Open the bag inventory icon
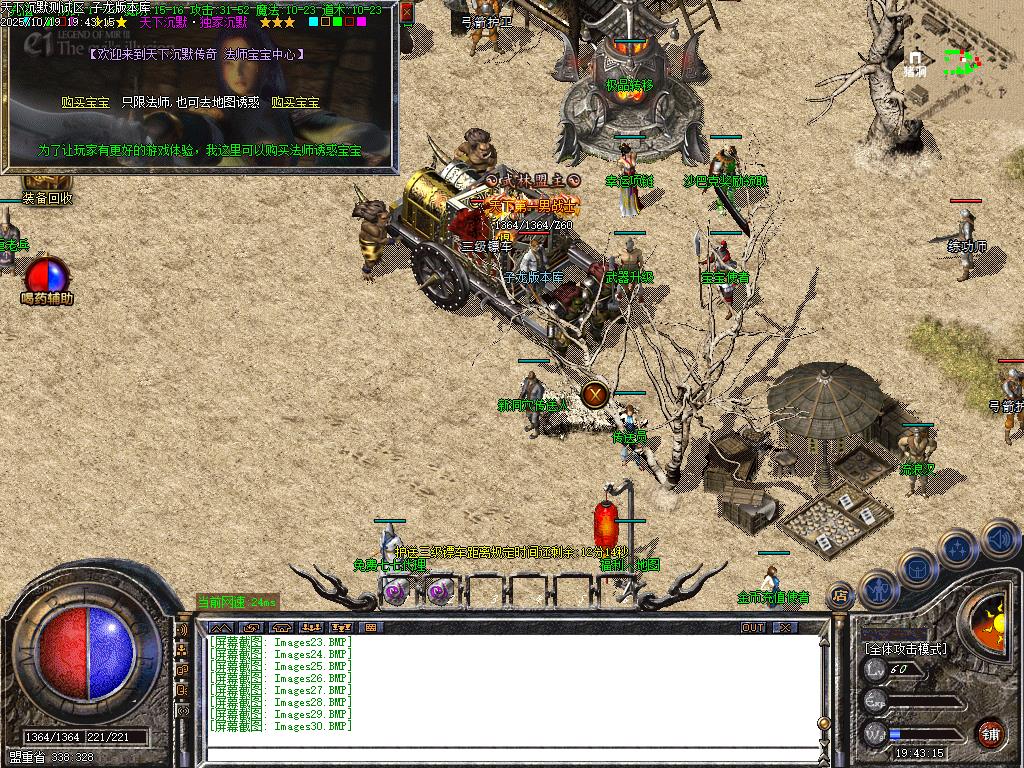Screen dimensions: 1024x768 tap(916, 567)
